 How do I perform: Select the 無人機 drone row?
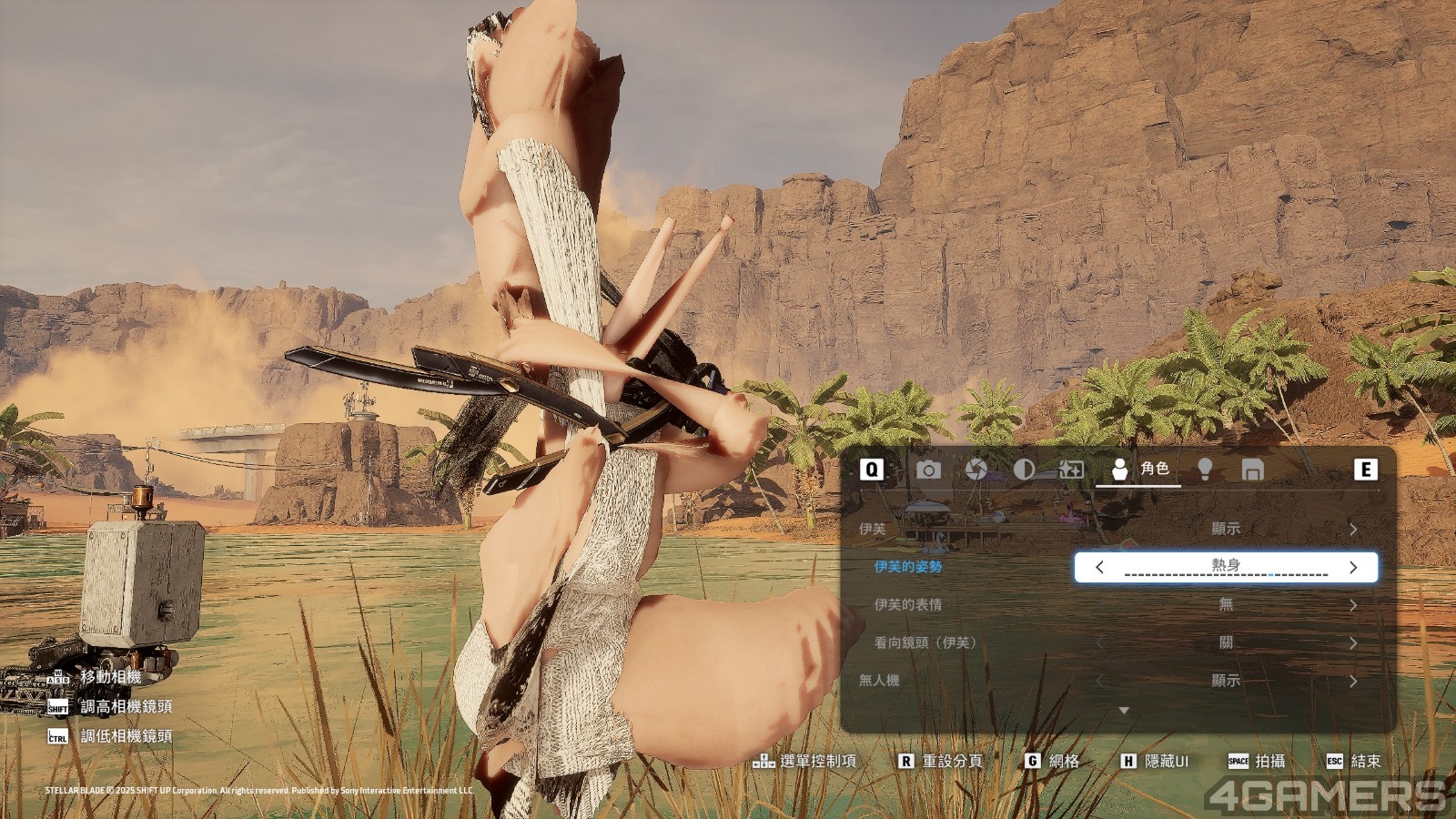coord(879,681)
